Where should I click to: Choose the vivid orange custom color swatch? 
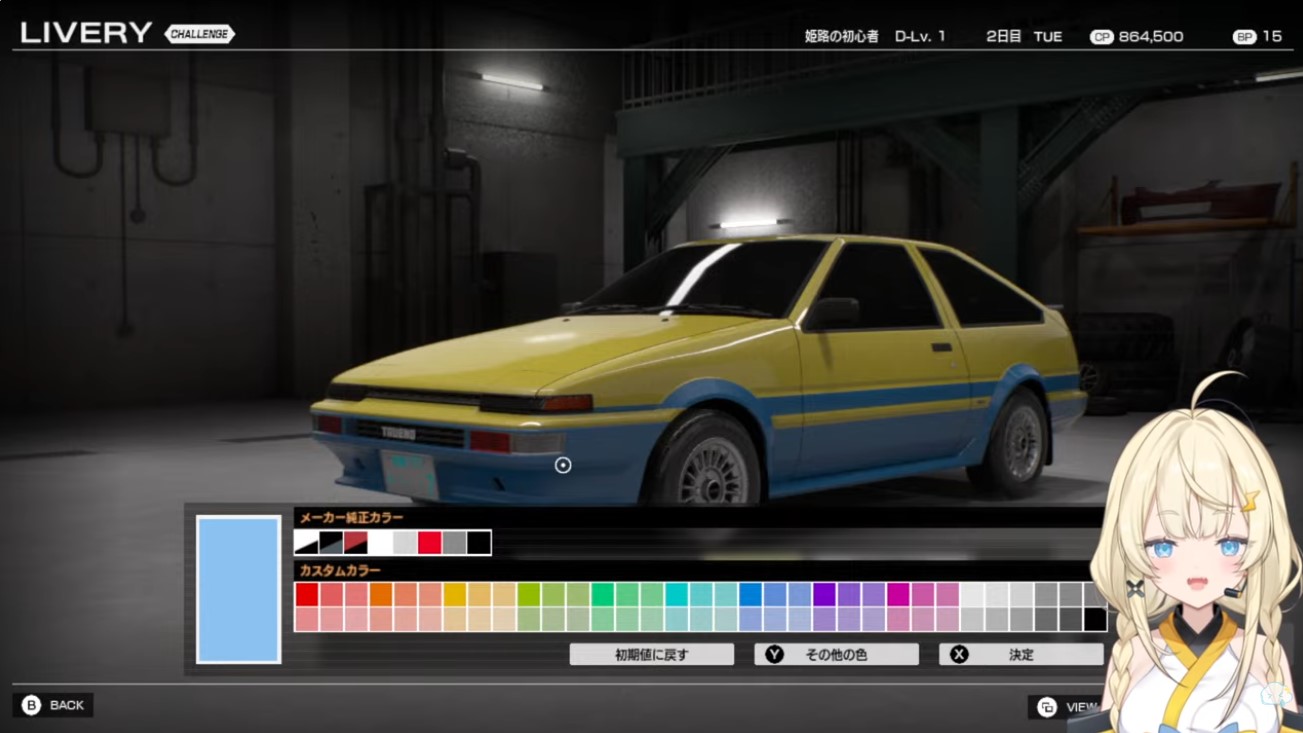pyautogui.click(x=381, y=595)
